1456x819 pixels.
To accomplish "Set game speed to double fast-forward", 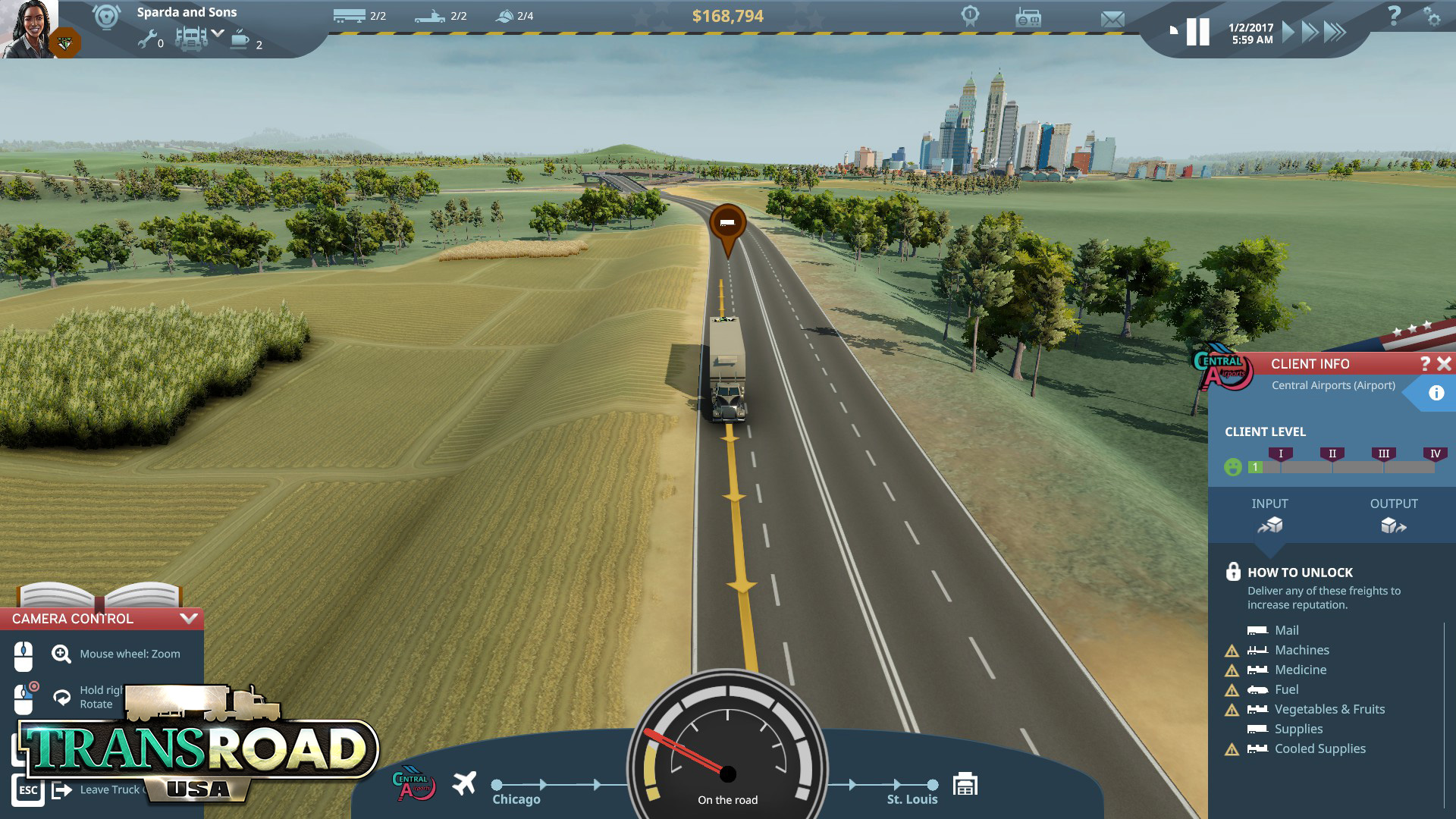I will (x=1310, y=32).
